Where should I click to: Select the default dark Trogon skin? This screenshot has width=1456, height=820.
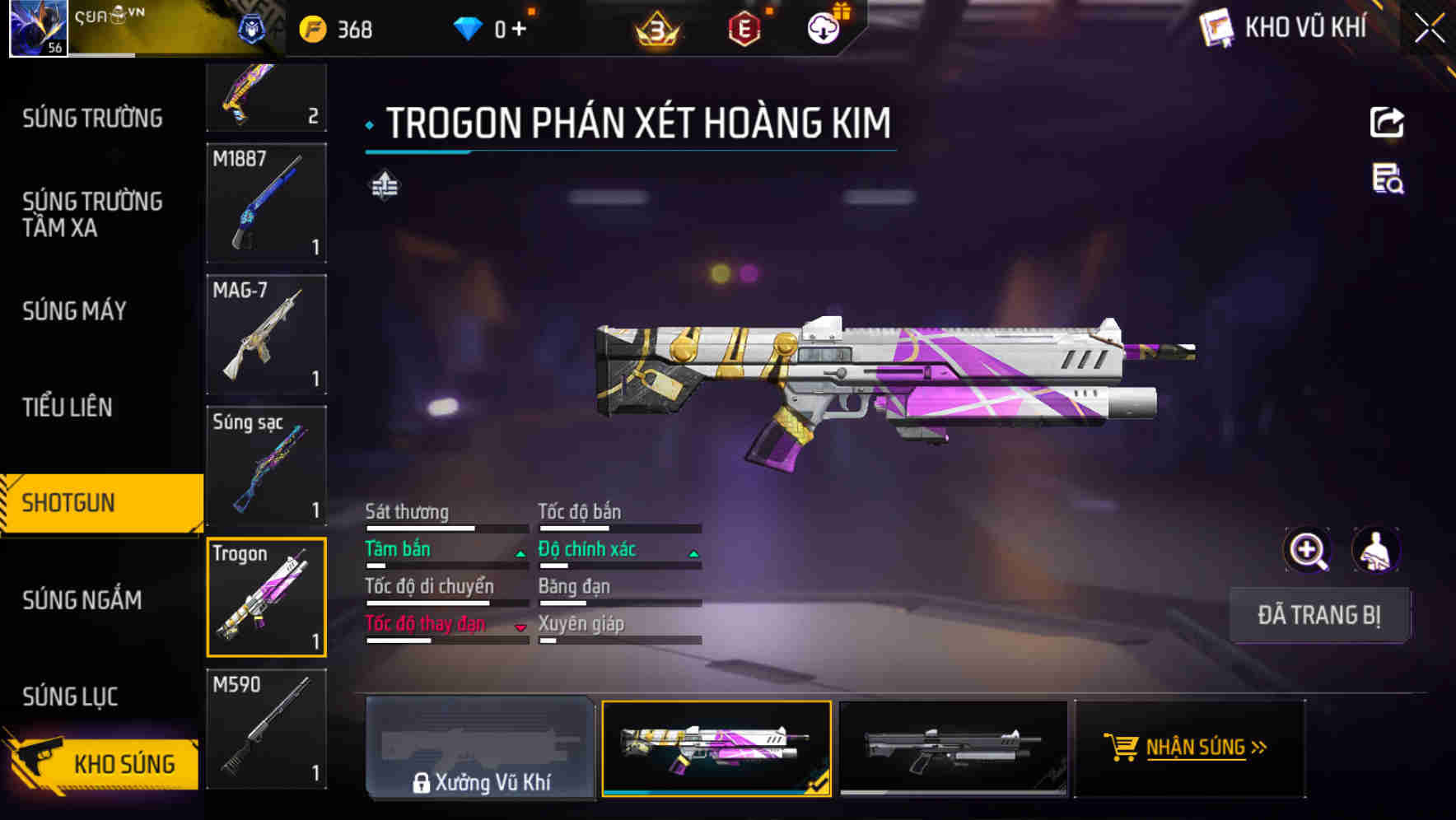click(x=953, y=748)
